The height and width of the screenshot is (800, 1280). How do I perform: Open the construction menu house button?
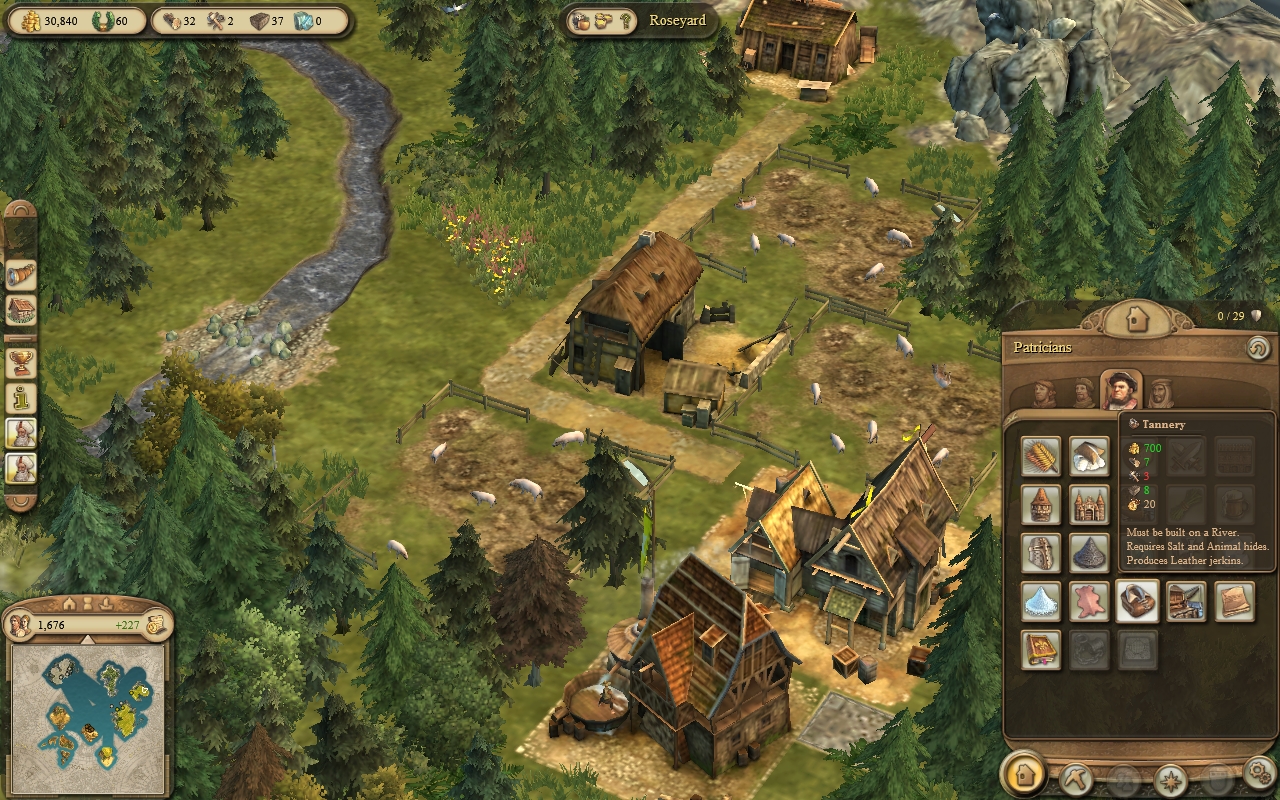point(1023,774)
